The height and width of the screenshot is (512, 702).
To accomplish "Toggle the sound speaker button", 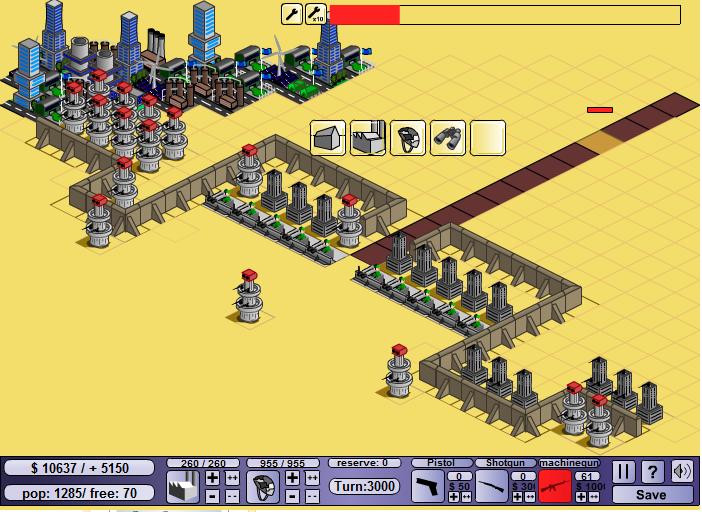I will point(682,471).
